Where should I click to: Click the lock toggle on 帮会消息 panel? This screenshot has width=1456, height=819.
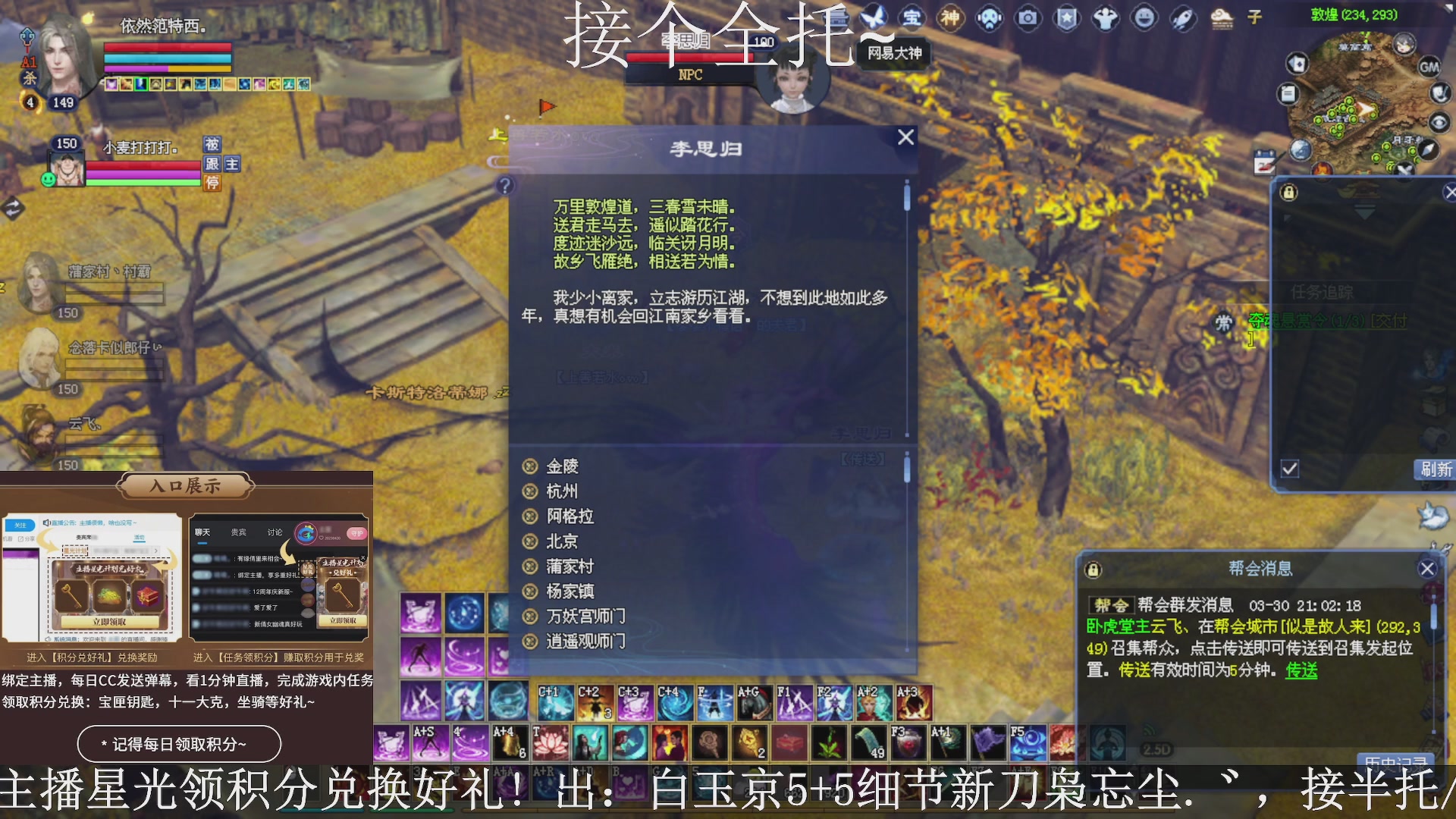click(1092, 570)
